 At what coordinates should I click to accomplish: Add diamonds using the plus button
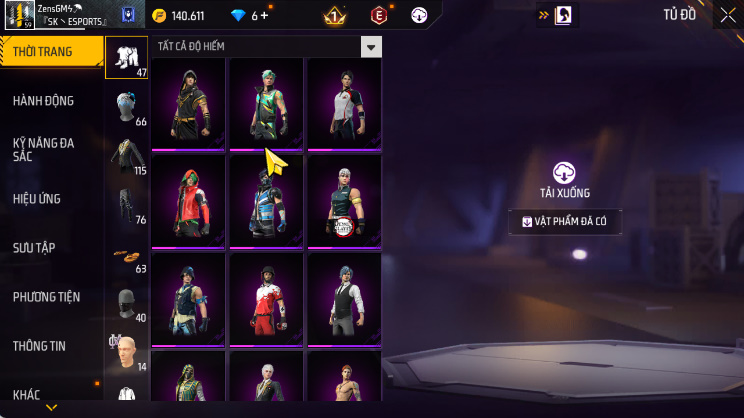click(x=265, y=16)
